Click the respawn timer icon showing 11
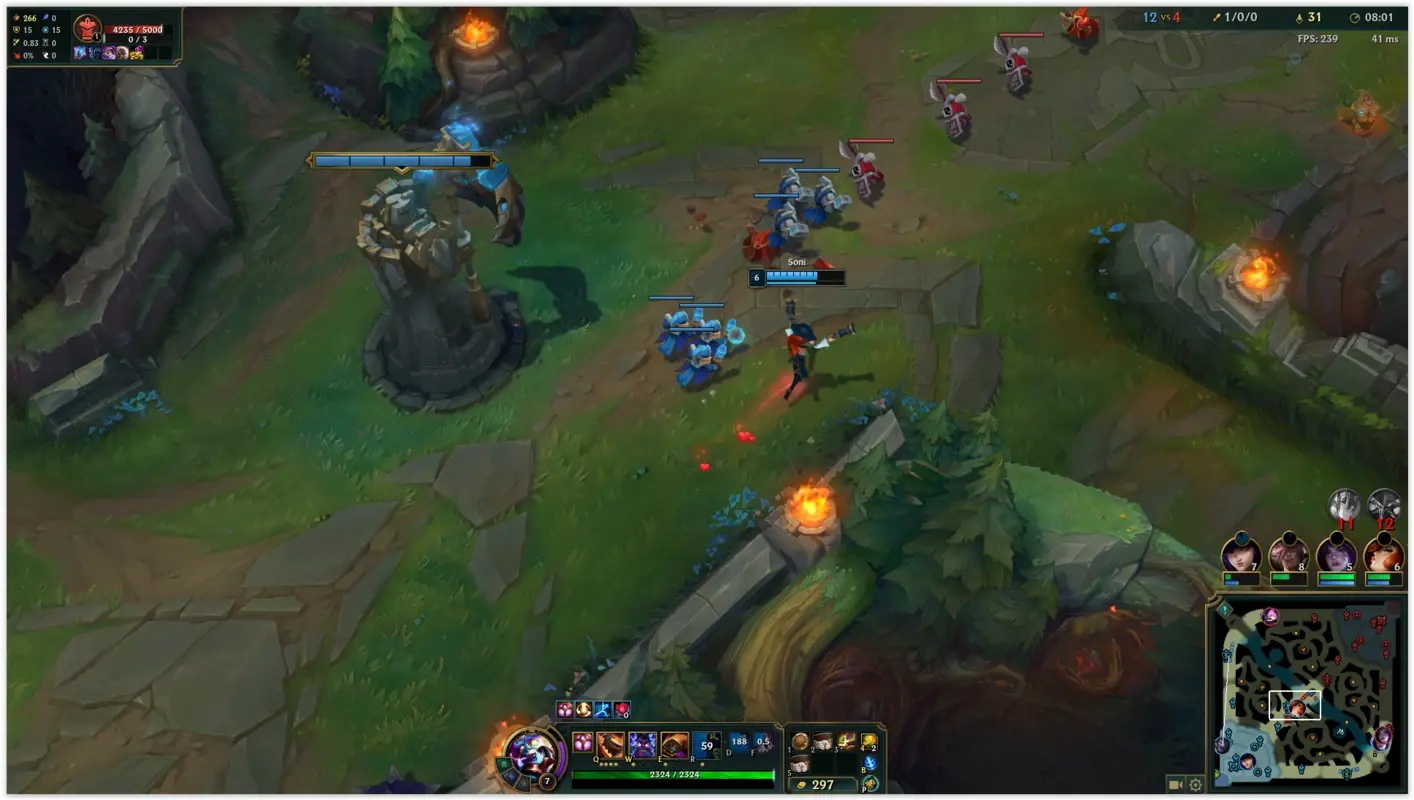 1345,505
